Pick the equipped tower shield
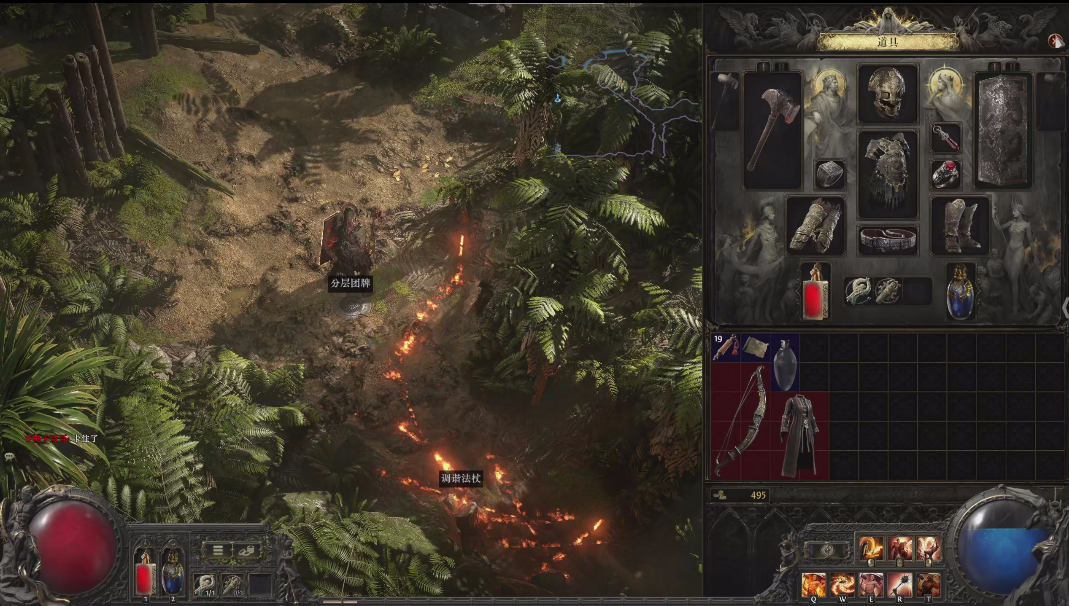1069x606 pixels. click(1002, 130)
